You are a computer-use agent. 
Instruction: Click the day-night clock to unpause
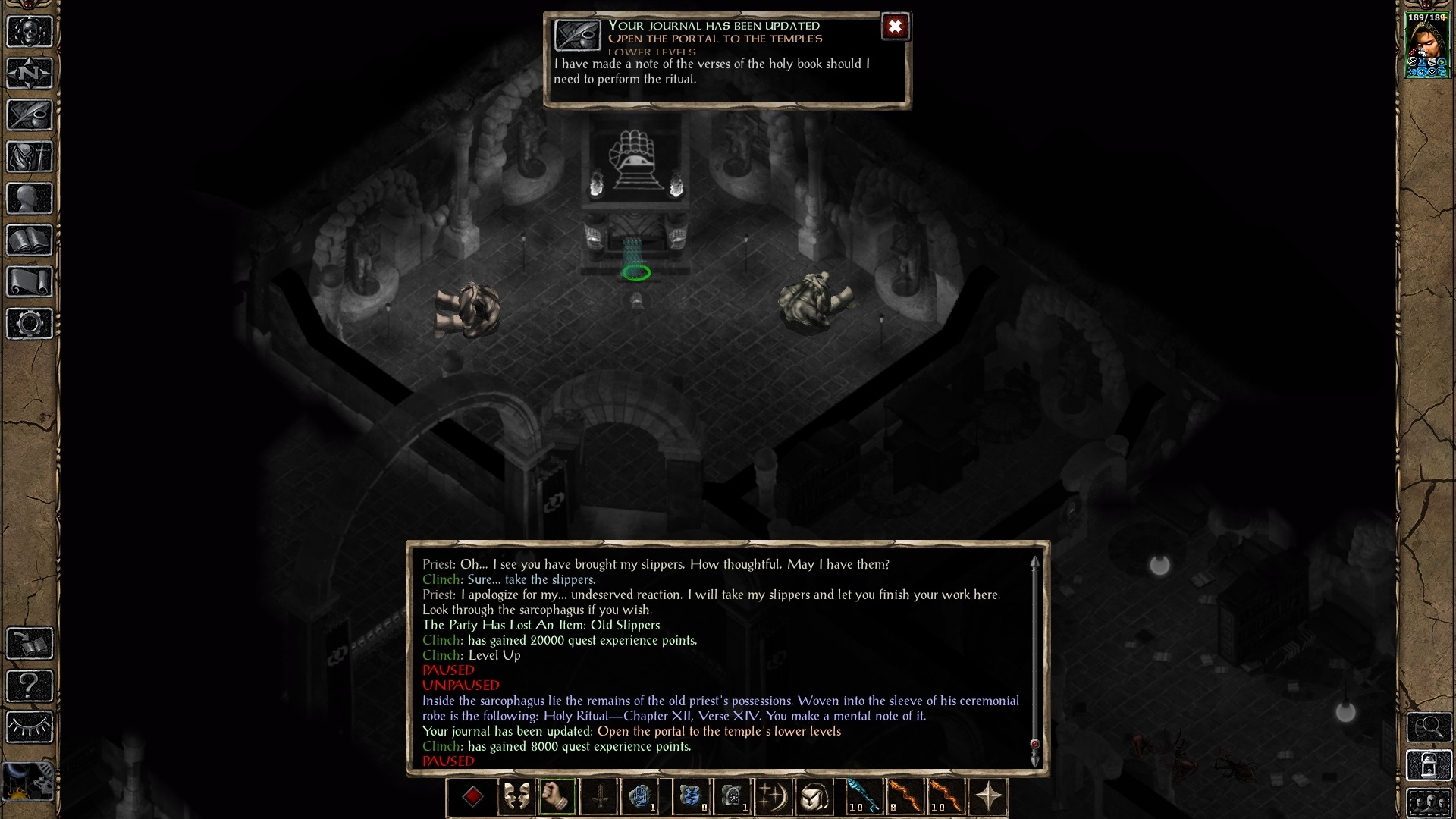click(28, 780)
